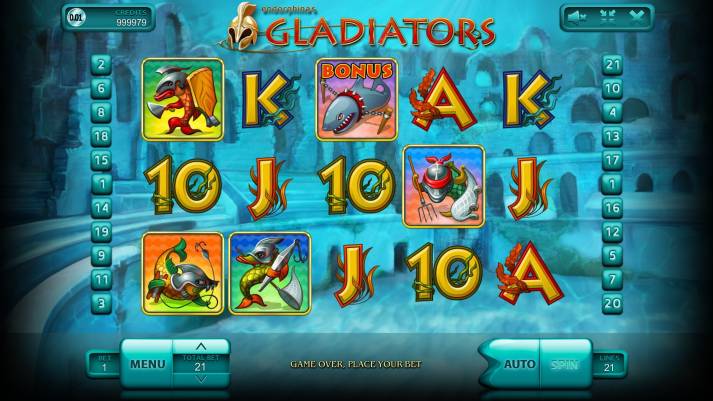Increase total bet with the up arrow
The width and height of the screenshot is (713, 401).
click(x=200, y=346)
